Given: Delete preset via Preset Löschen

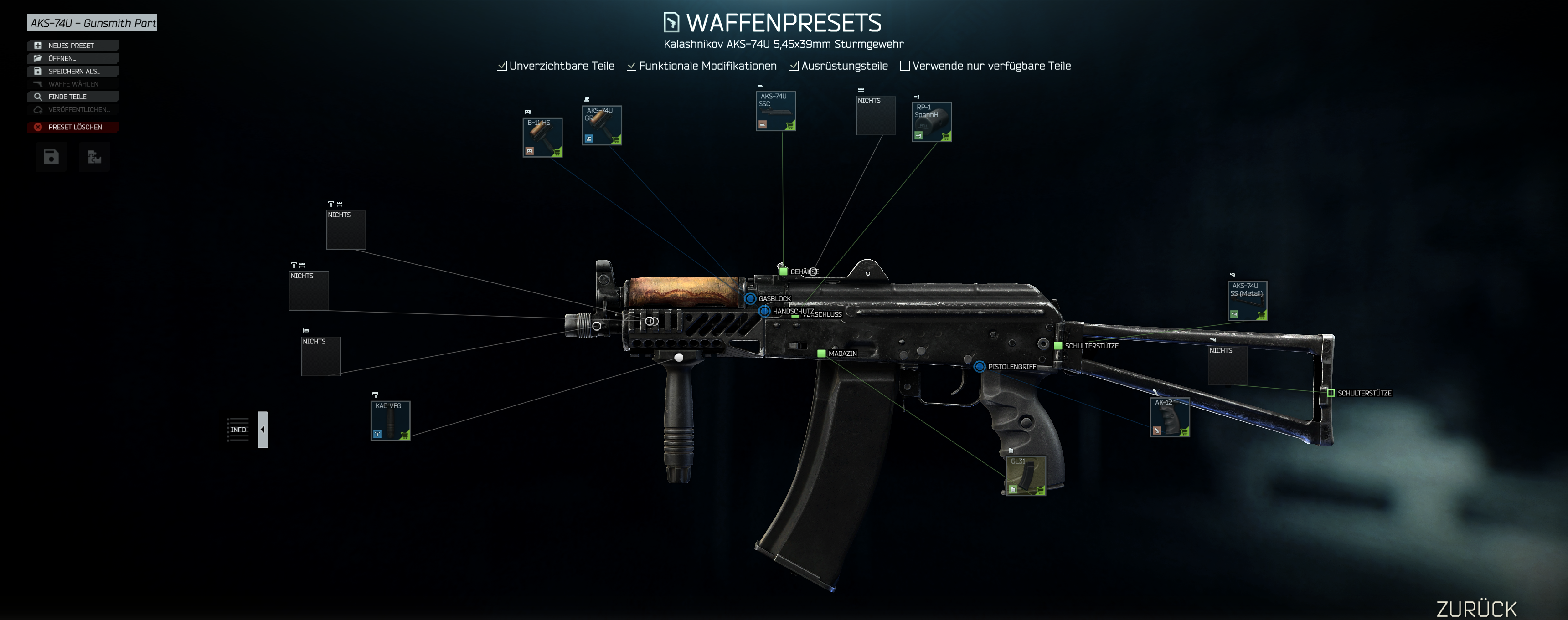Looking at the screenshot, I should point(72,127).
